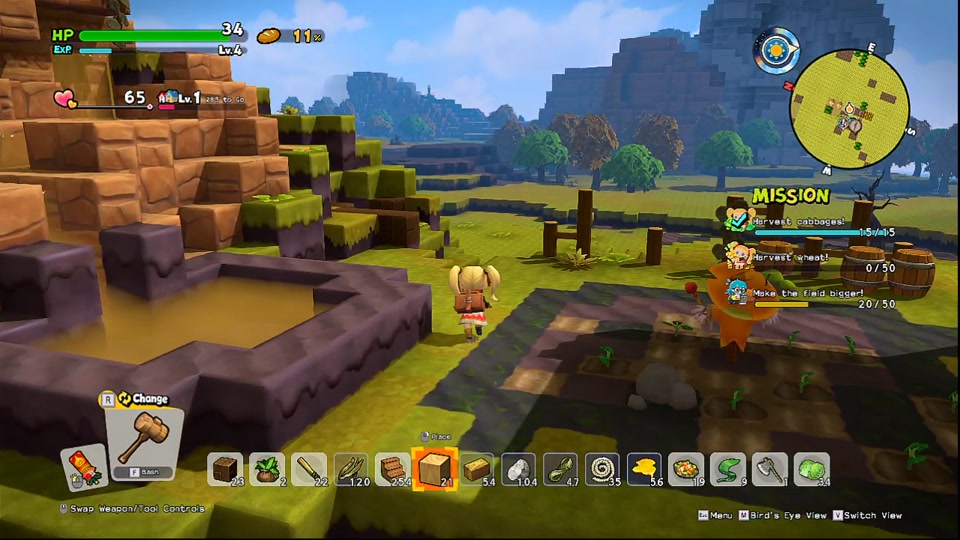Select the dried grass bundle slot

[351, 469]
